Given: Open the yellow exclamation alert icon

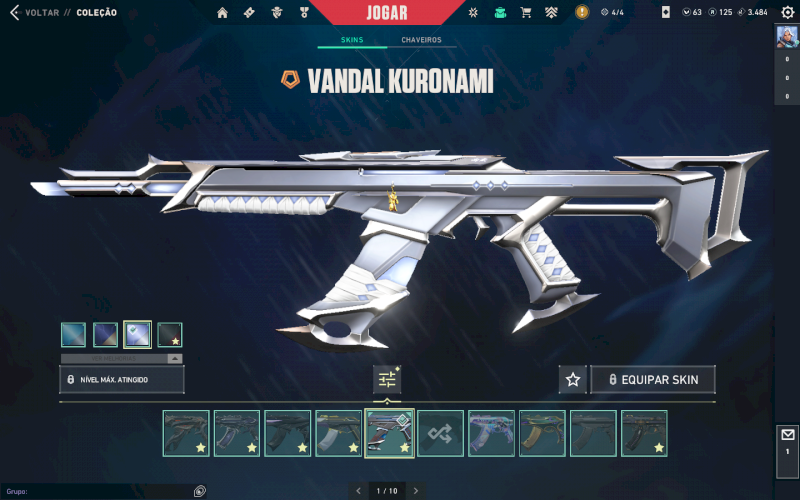Looking at the screenshot, I should (x=582, y=12).
